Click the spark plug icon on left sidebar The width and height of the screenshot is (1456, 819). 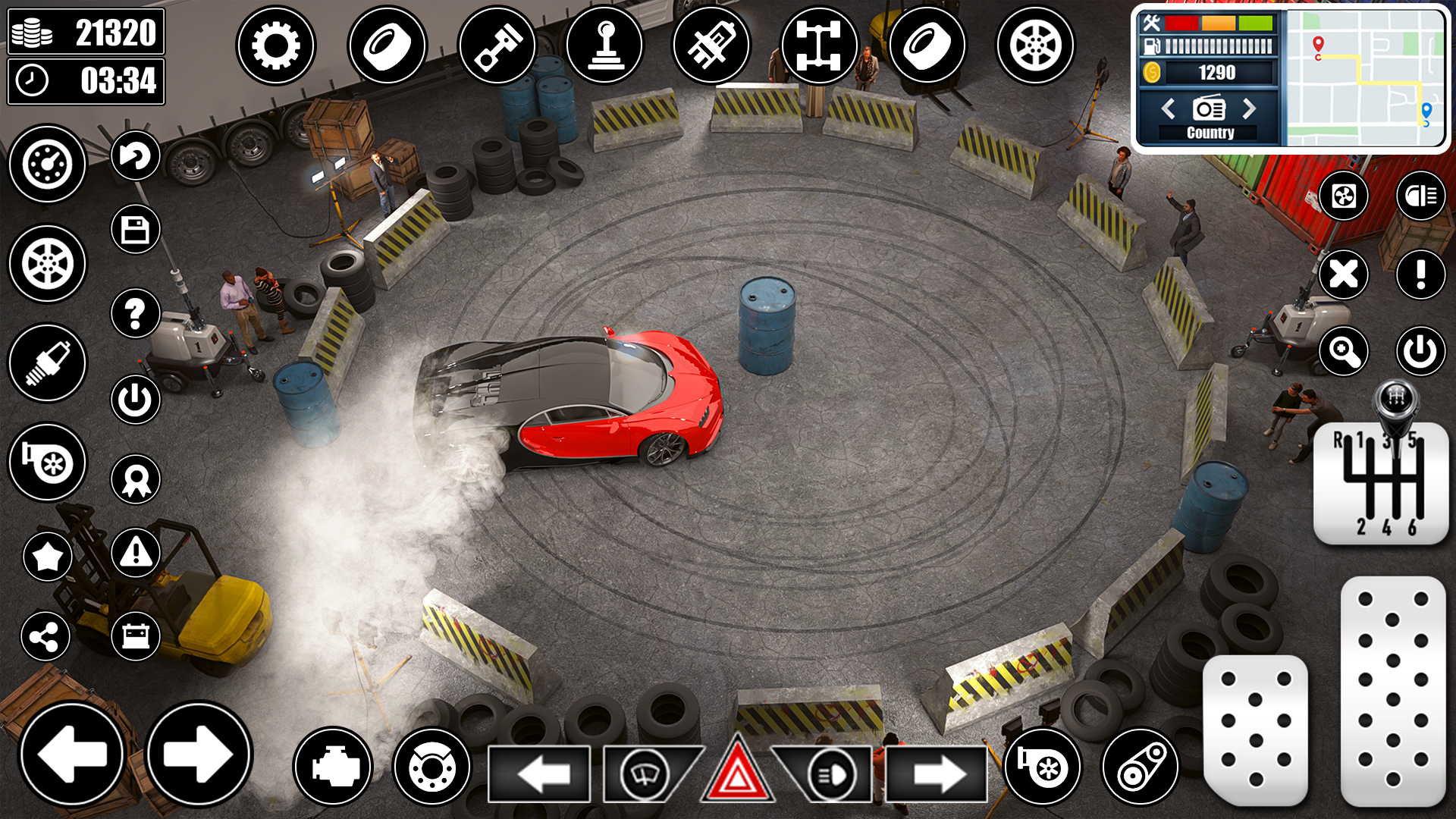tap(47, 364)
